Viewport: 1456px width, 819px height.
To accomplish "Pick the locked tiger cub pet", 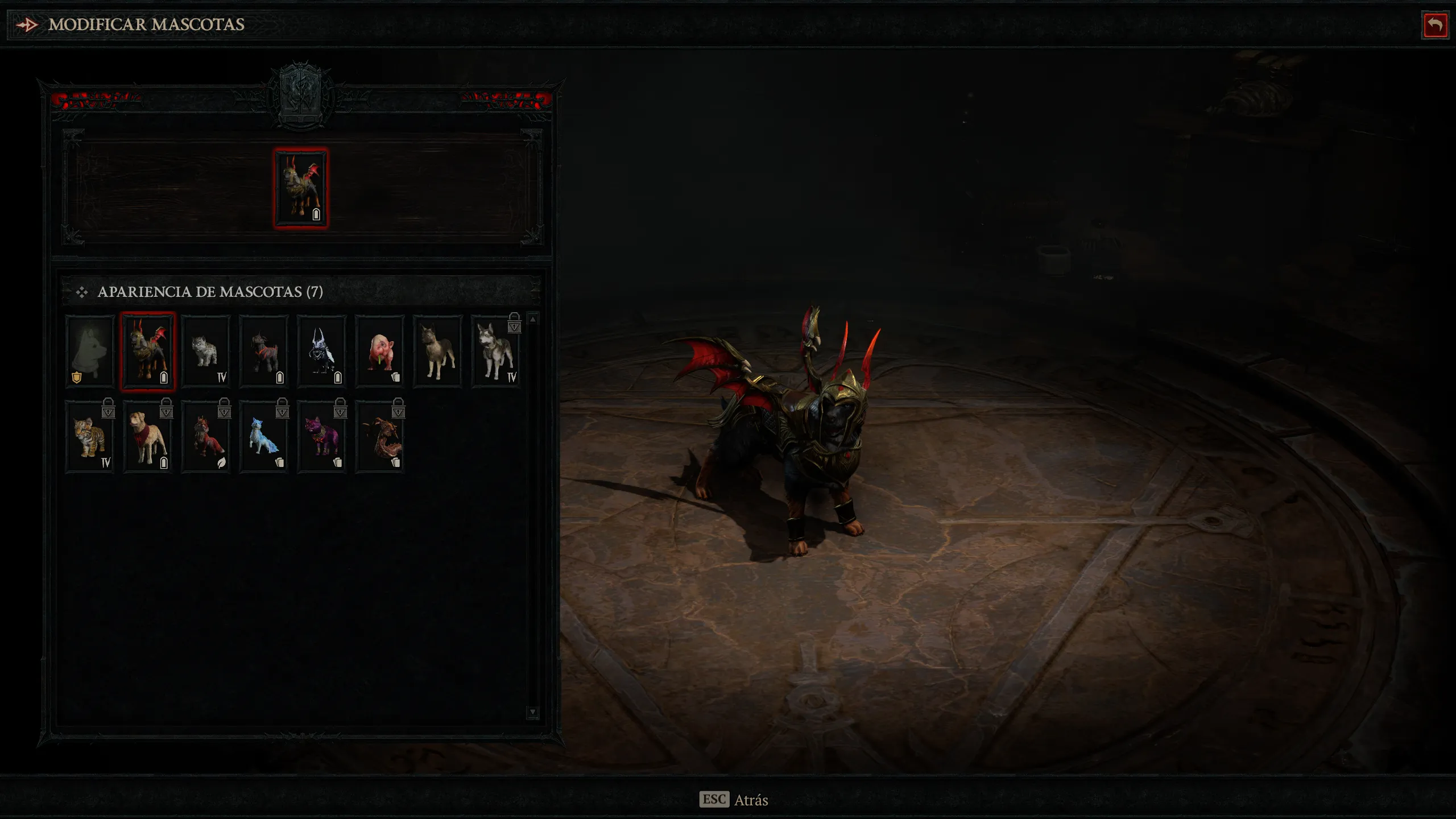I will (90, 436).
